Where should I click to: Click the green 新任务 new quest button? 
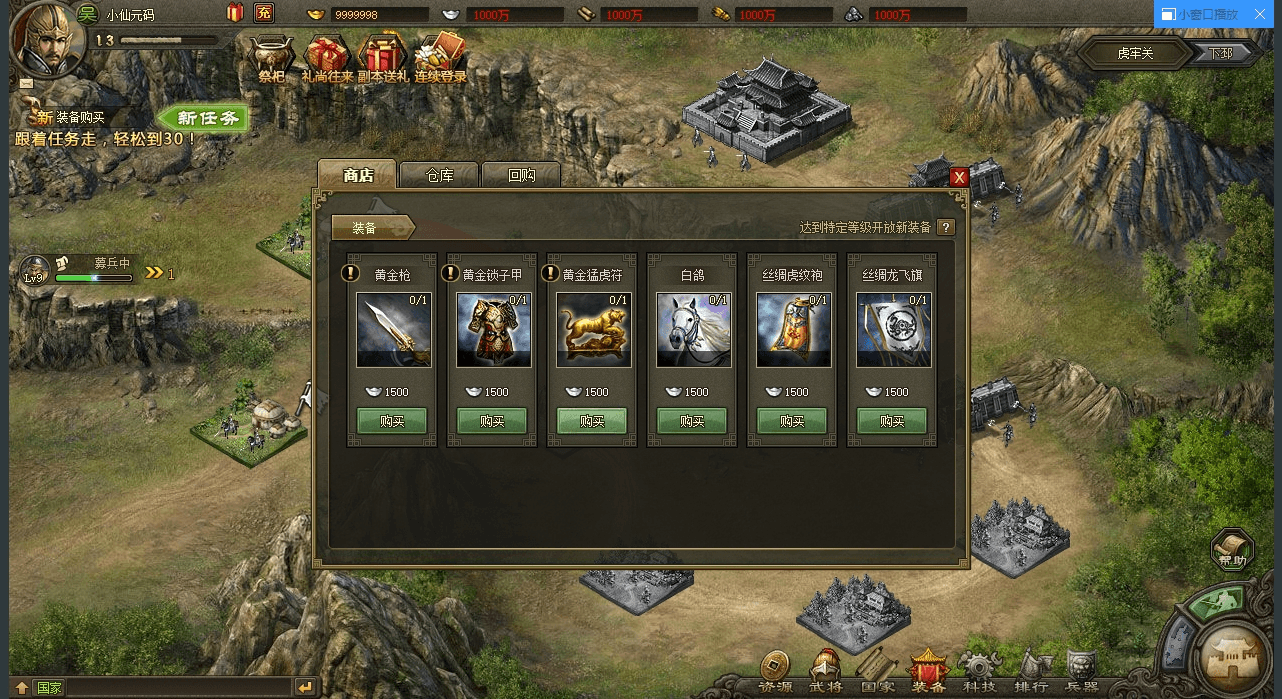click(204, 118)
